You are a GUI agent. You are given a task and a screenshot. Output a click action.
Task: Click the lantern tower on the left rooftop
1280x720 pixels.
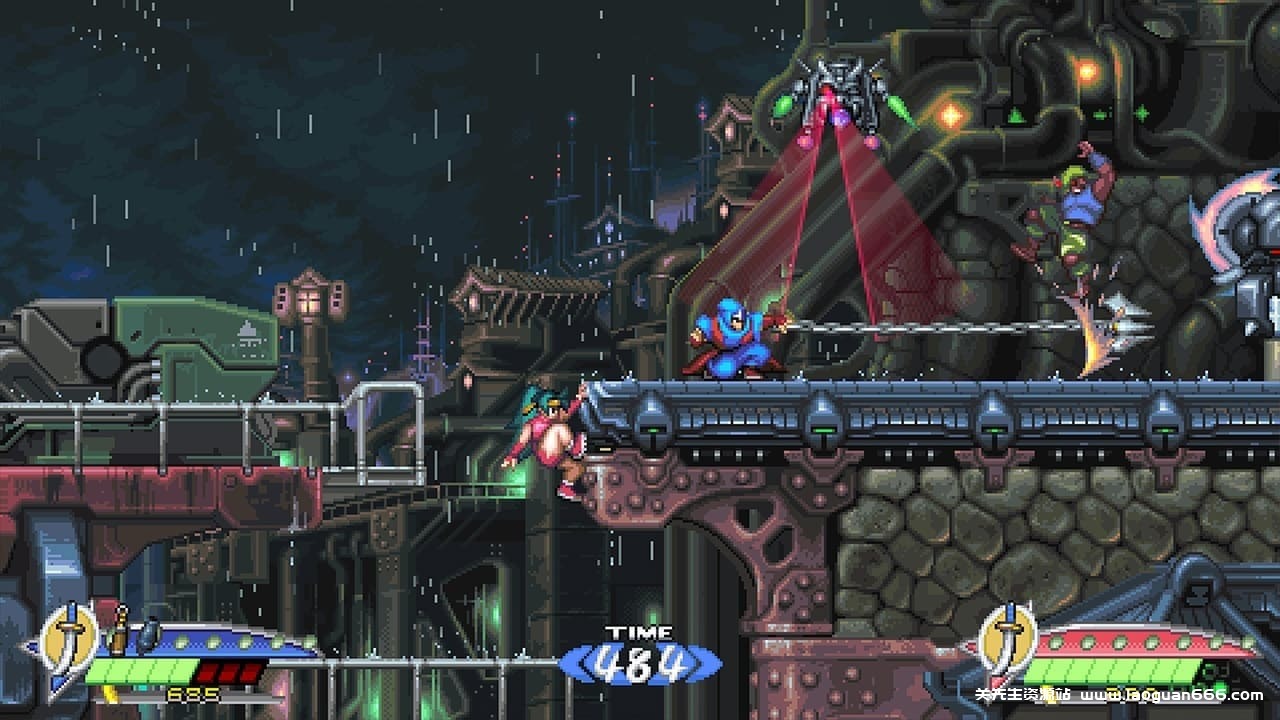[310, 300]
